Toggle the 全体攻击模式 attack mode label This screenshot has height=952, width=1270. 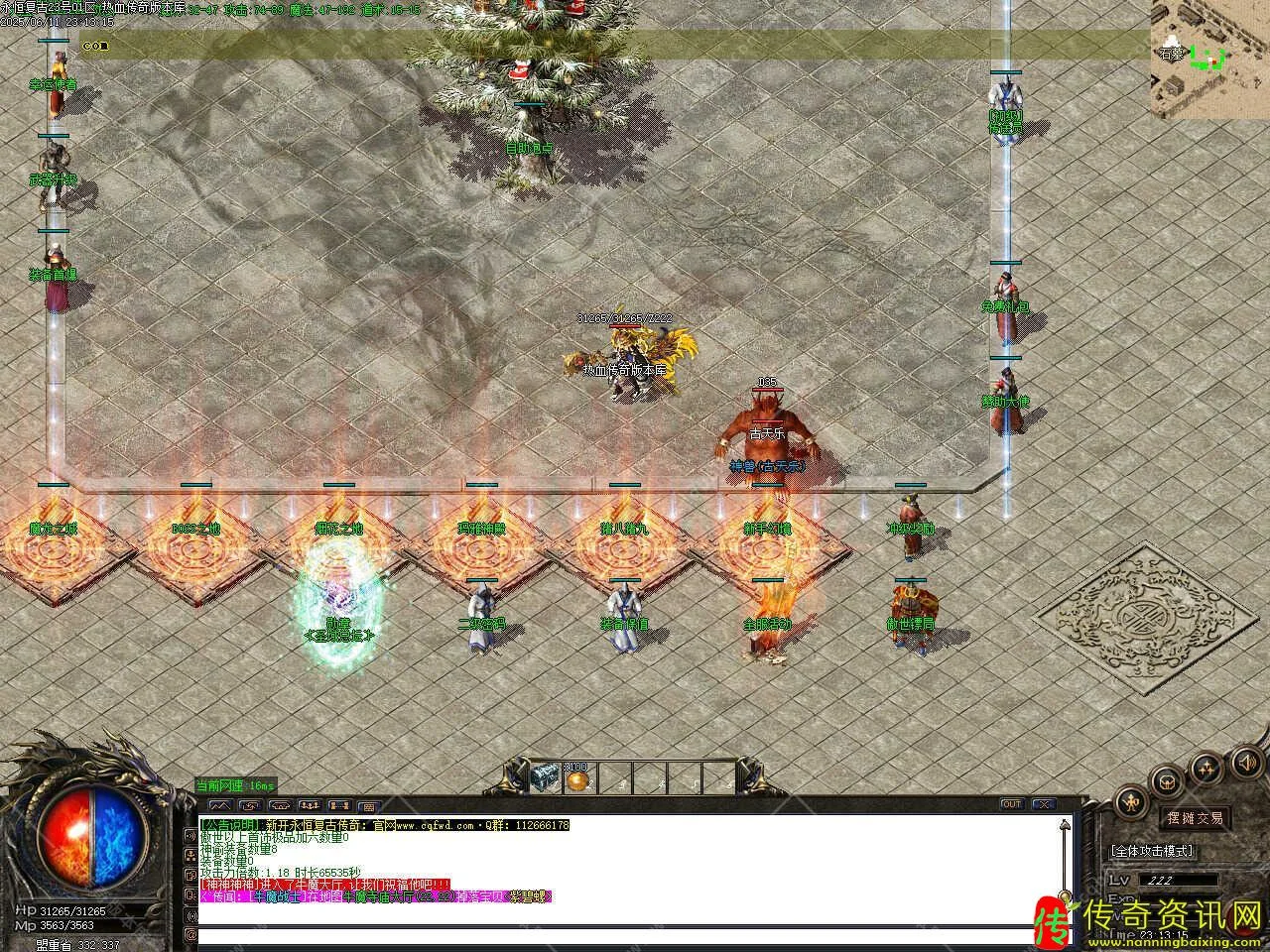tap(1152, 851)
